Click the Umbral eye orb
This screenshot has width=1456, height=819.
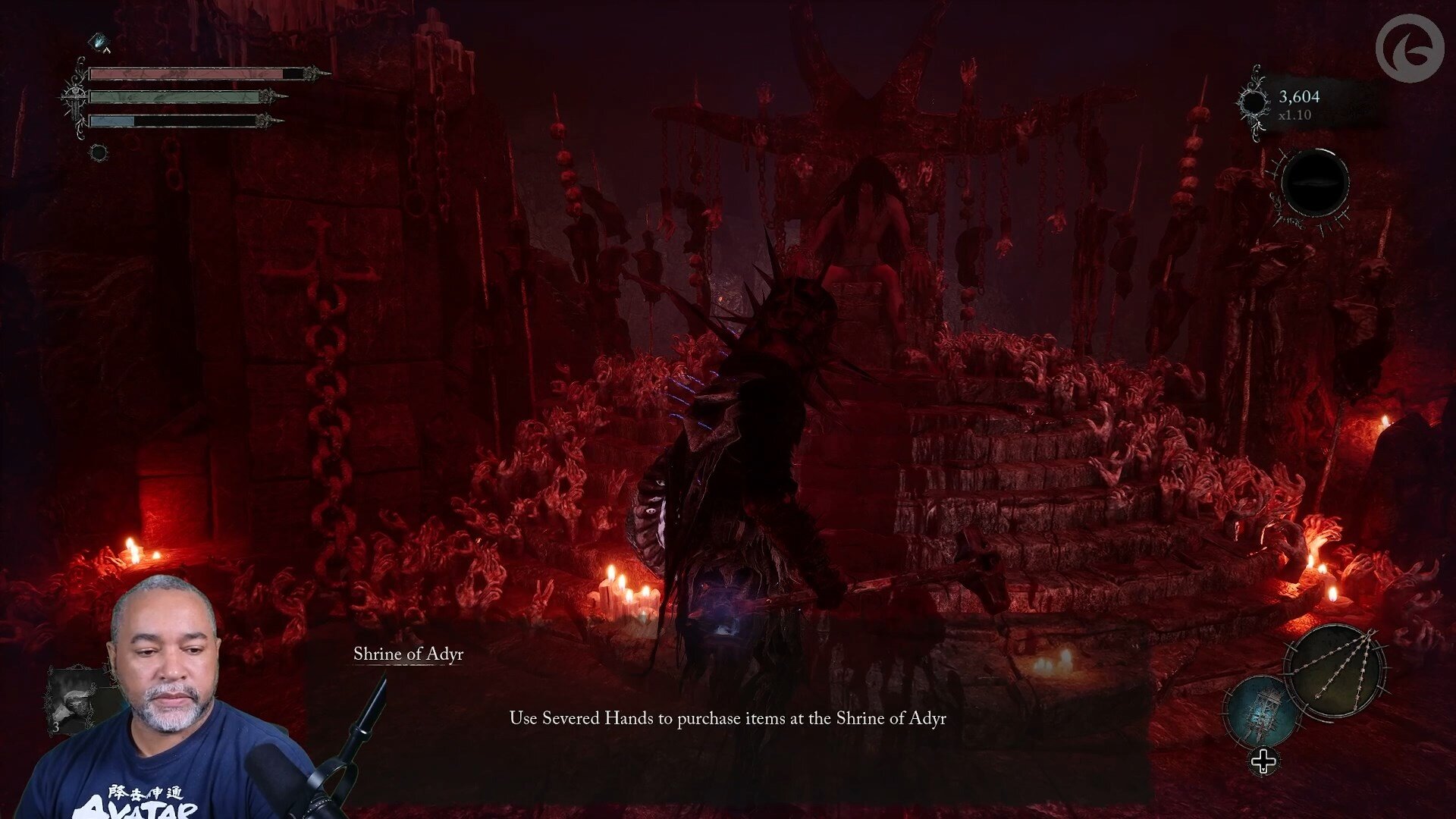1314,184
